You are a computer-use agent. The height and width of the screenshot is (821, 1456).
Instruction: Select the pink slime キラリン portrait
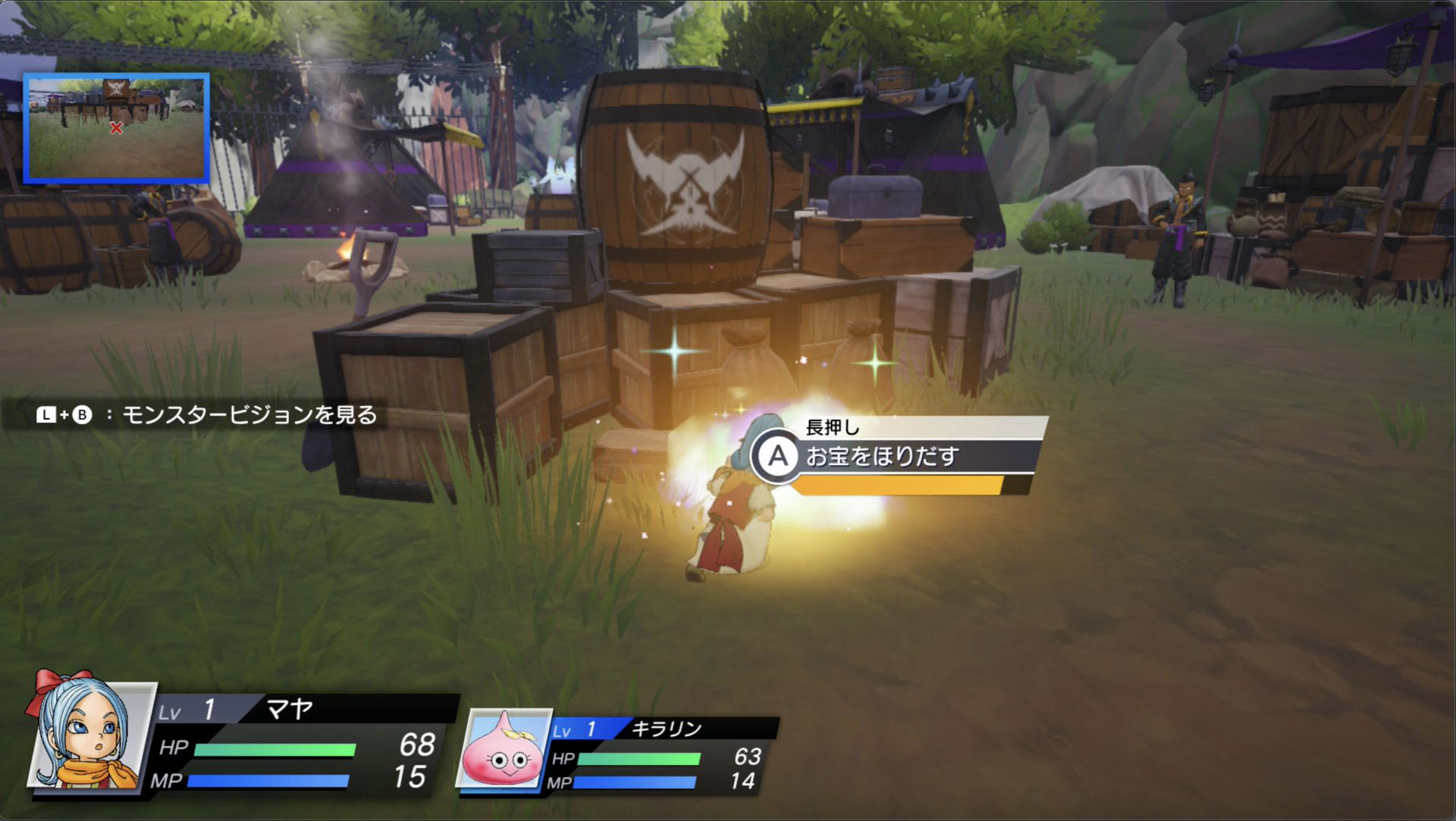[504, 750]
